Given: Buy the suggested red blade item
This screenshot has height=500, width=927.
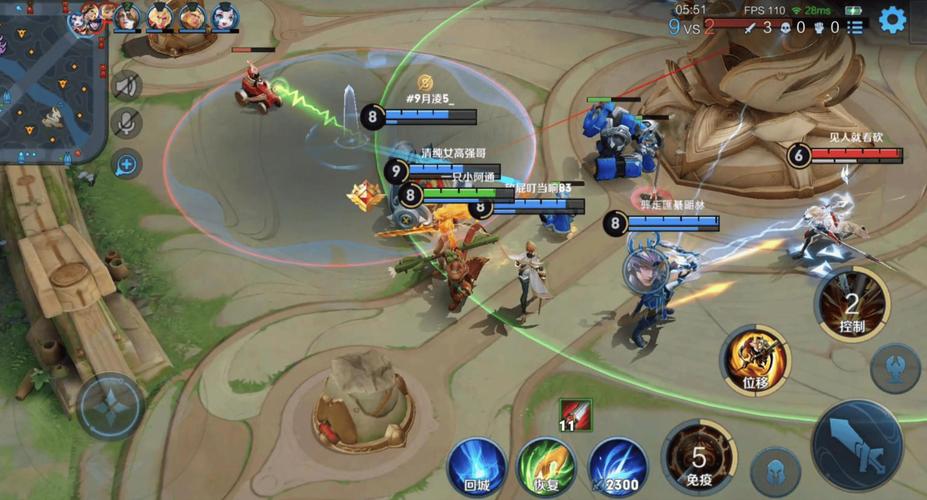Looking at the screenshot, I should click(x=575, y=414).
